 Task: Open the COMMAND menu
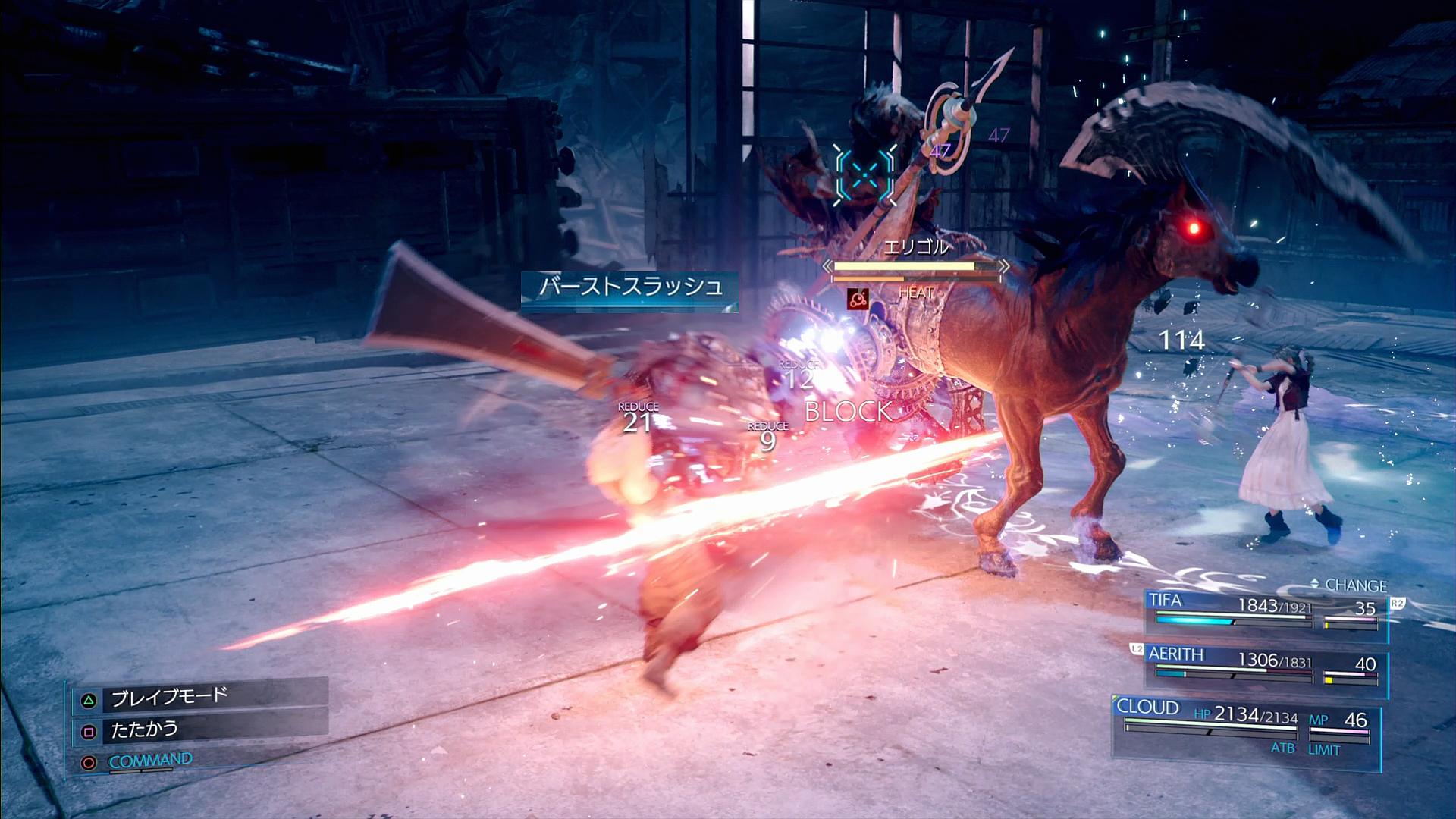point(149,761)
